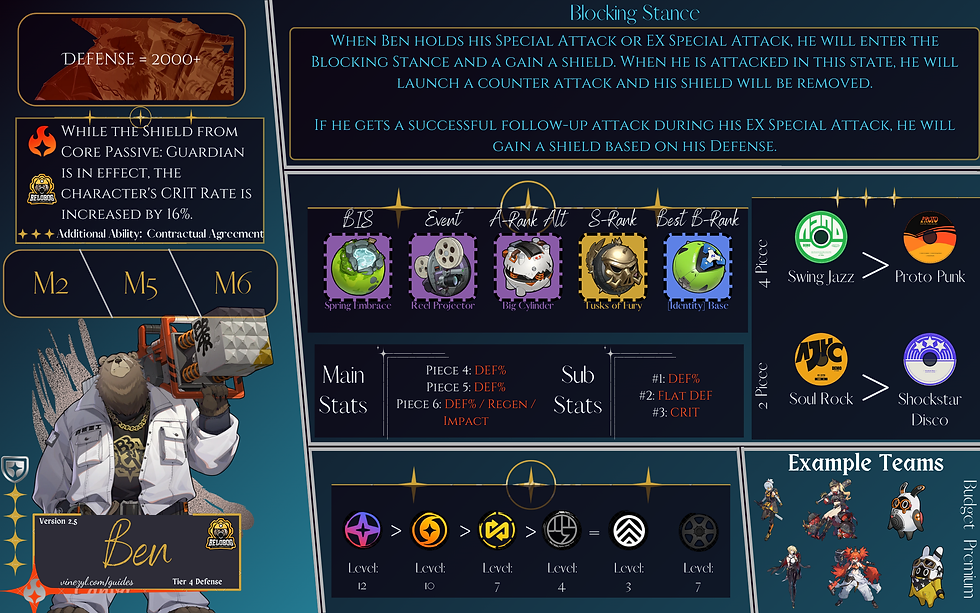The width and height of the screenshot is (980, 613).
Task: Choose the Proto Punk disc
Action: [x=929, y=239]
